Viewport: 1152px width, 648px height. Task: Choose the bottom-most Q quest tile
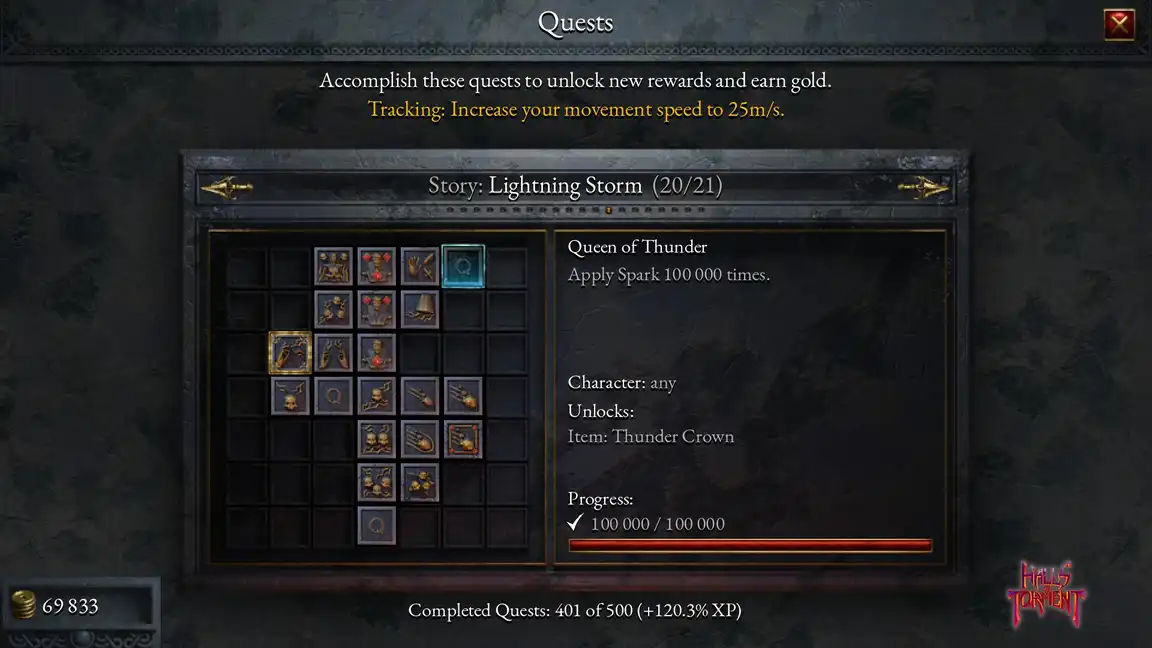point(377,525)
